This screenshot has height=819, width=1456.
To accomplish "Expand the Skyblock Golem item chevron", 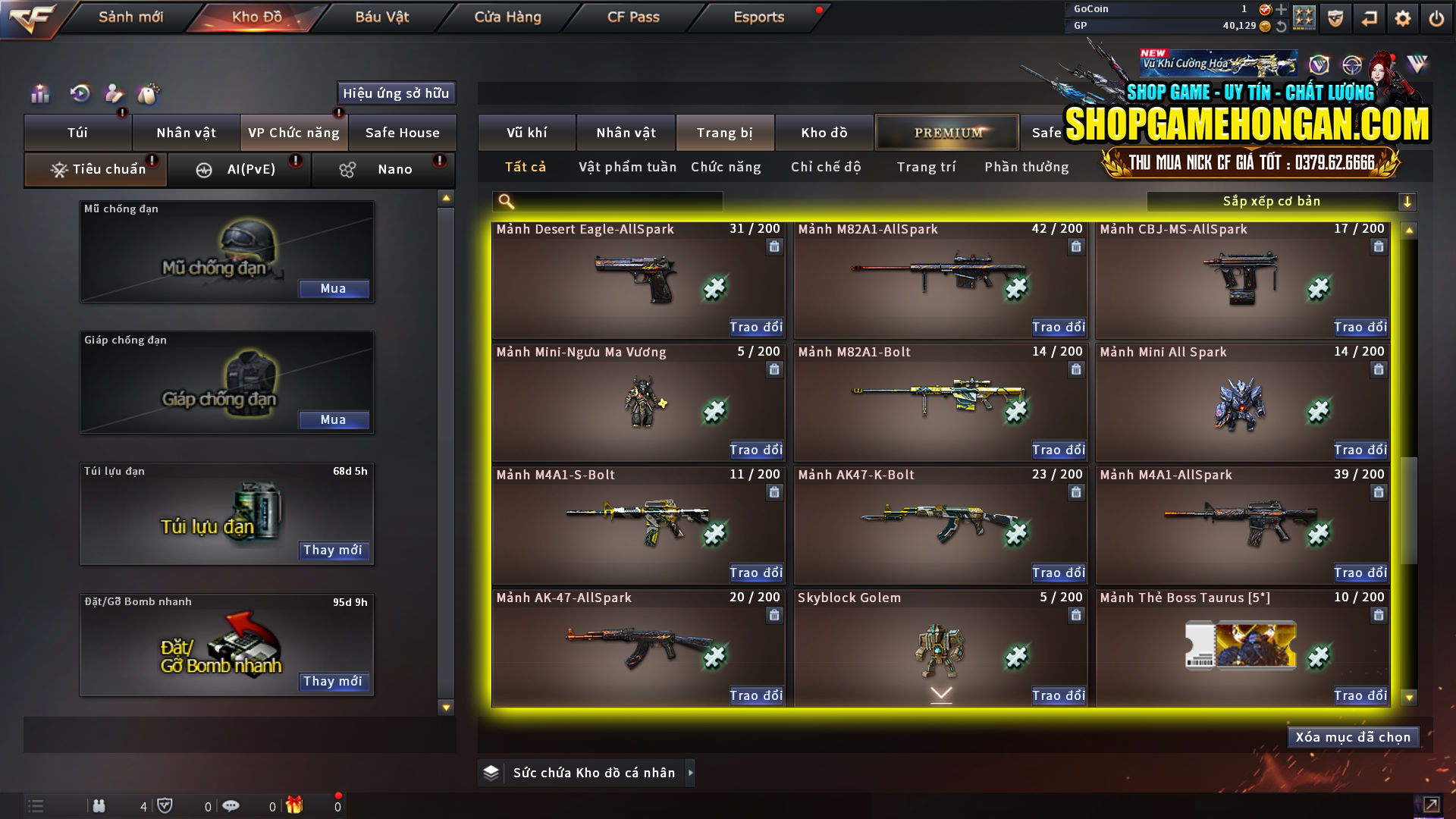I will (941, 692).
